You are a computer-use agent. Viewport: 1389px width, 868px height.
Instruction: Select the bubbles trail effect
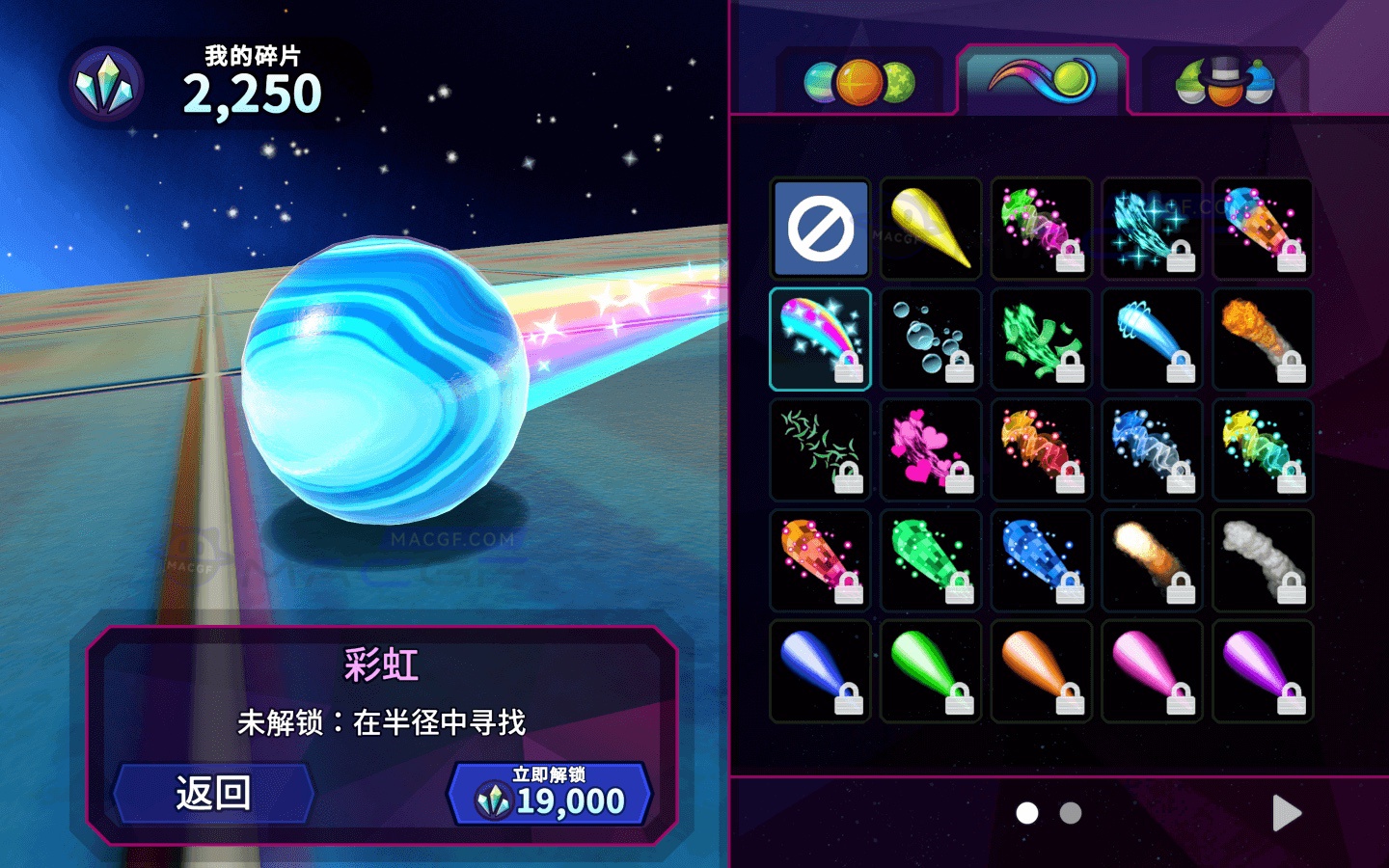point(931,339)
